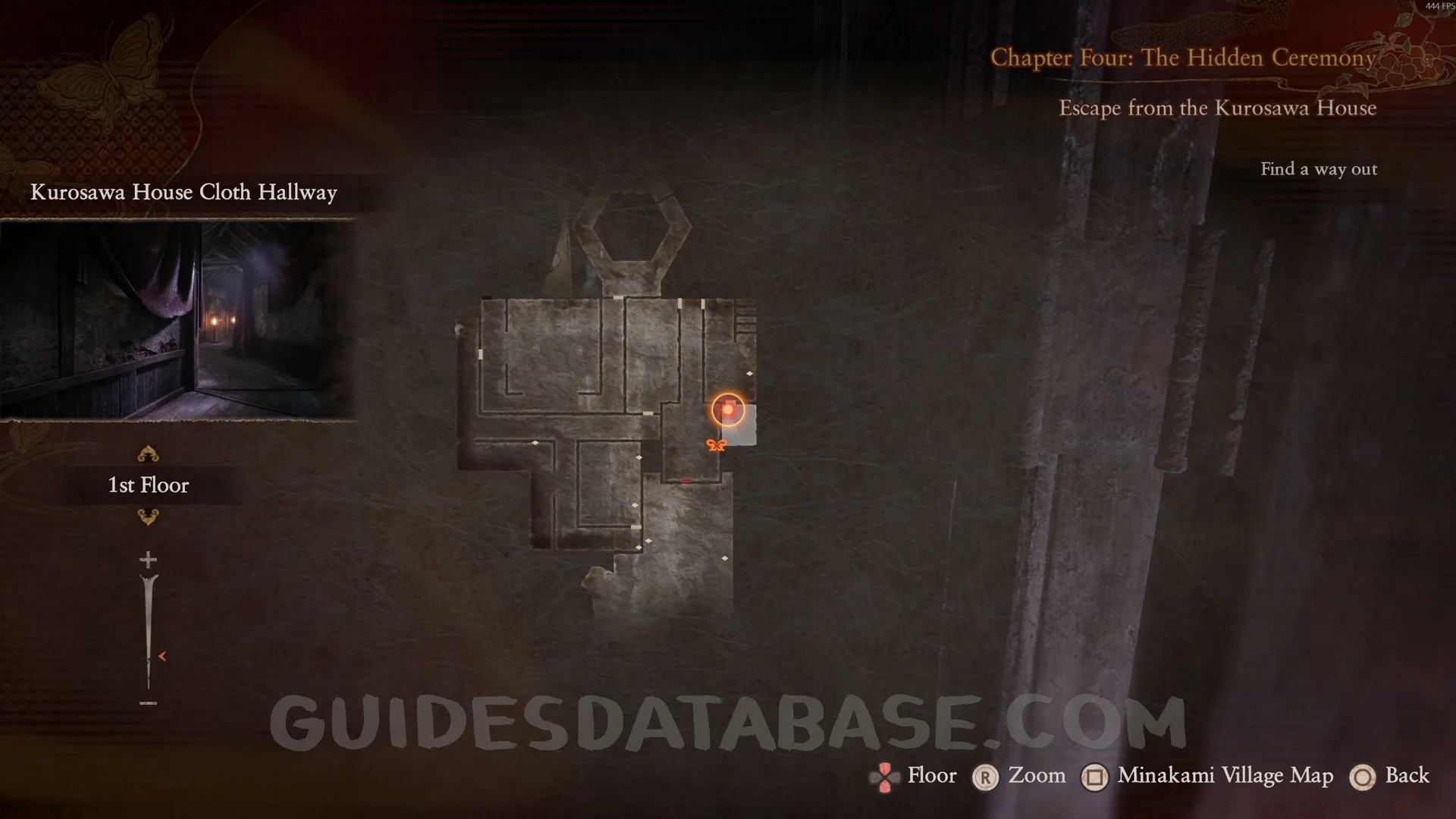This screenshot has width=1456, height=819.
Task: Go down a floor with the lower arrow
Action: click(148, 517)
